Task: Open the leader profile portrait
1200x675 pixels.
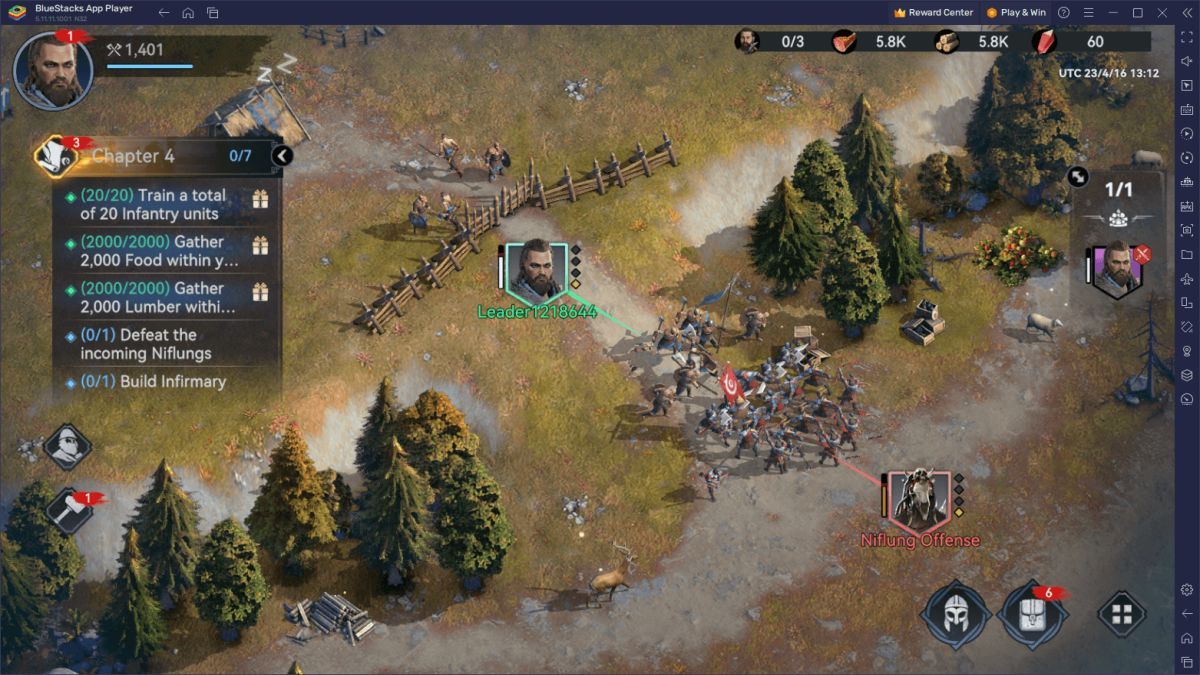Action: pyautogui.click(x=53, y=71)
